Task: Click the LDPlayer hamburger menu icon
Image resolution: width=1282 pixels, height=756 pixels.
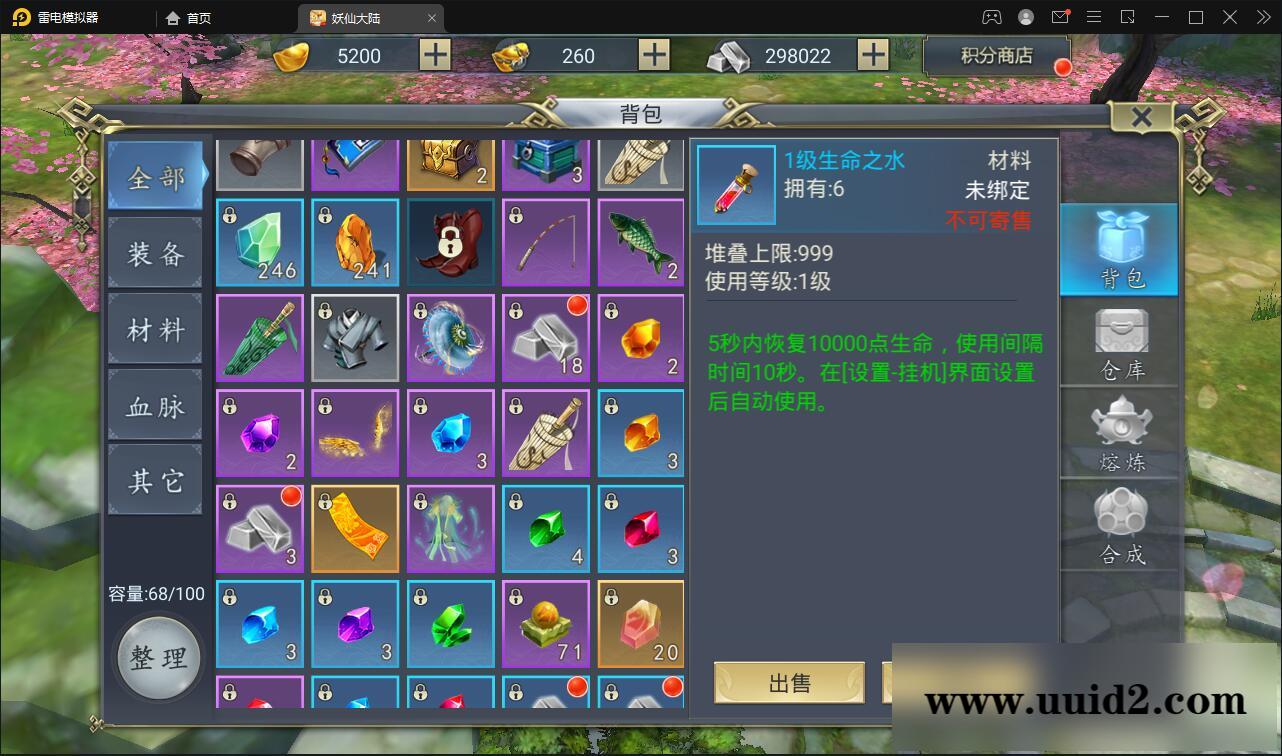Action: coord(1094,17)
